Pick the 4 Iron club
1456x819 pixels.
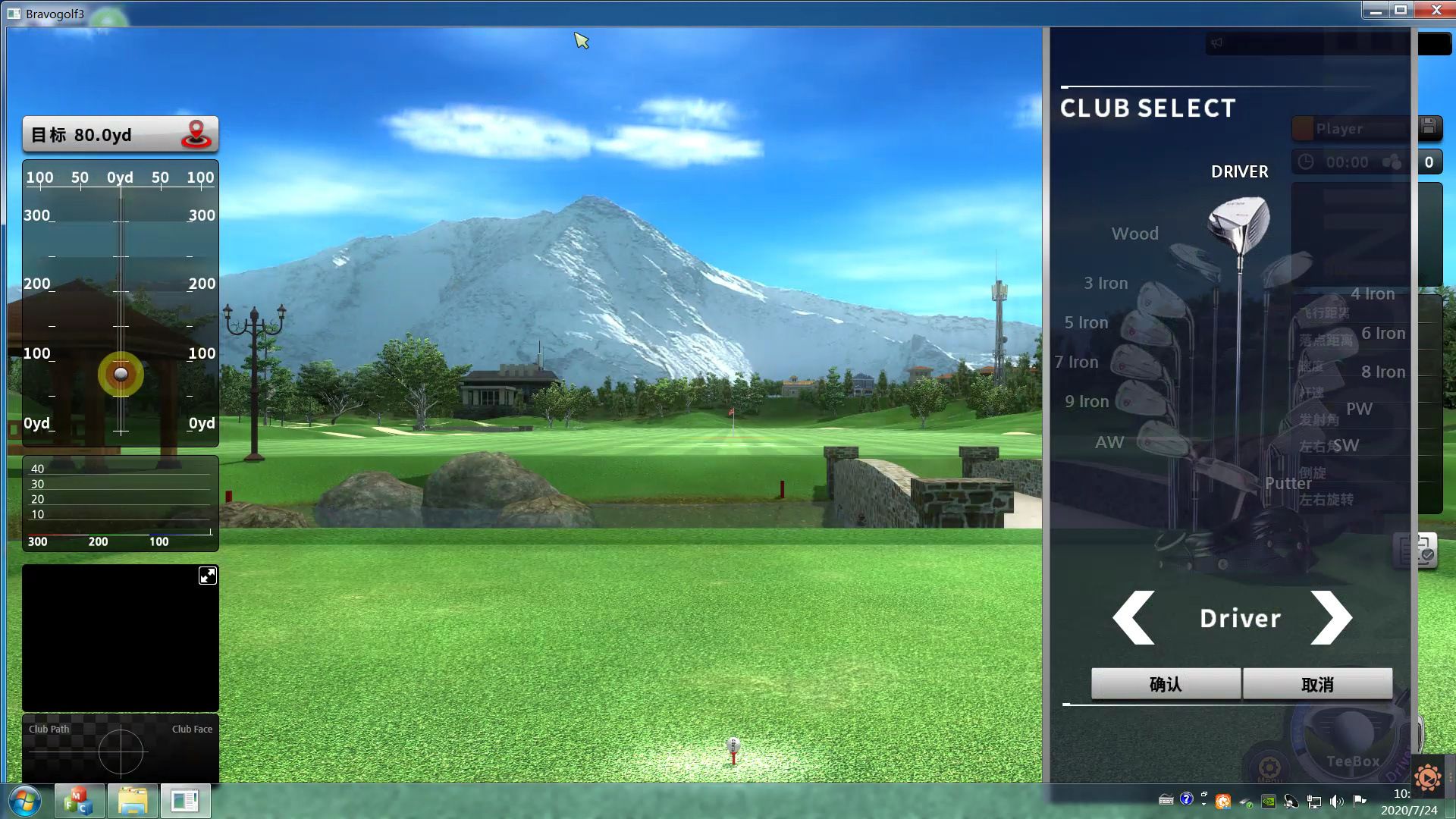(x=1373, y=293)
